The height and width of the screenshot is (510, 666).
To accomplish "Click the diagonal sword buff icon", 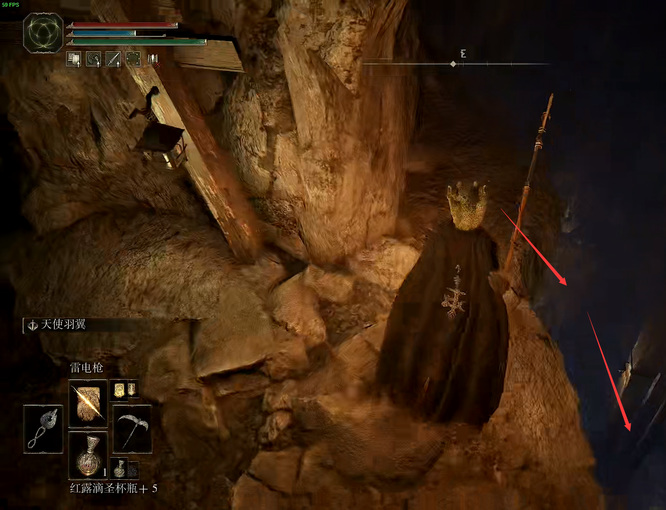I will click(113, 59).
